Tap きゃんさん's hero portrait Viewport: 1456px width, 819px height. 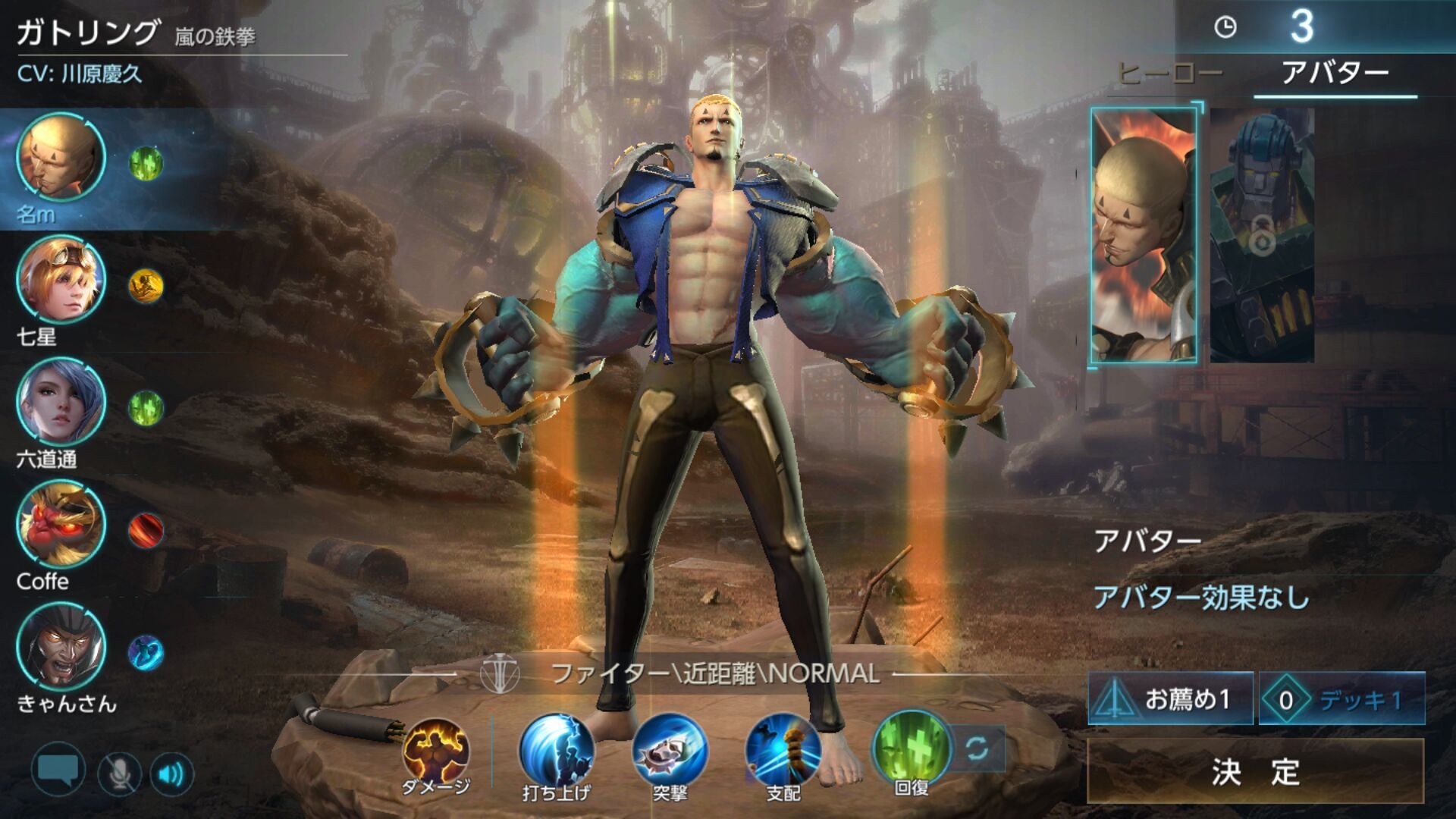(x=61, y=647)
